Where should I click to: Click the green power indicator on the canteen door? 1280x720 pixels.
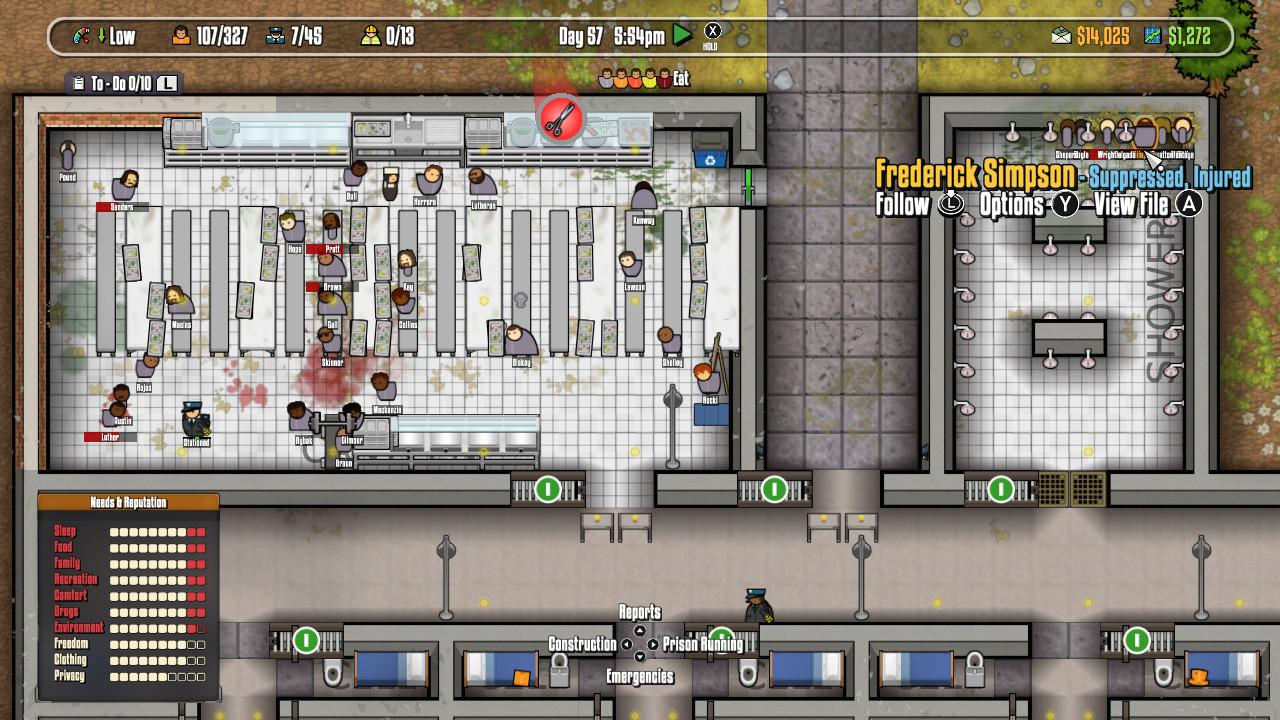click(x=546, y=490)
